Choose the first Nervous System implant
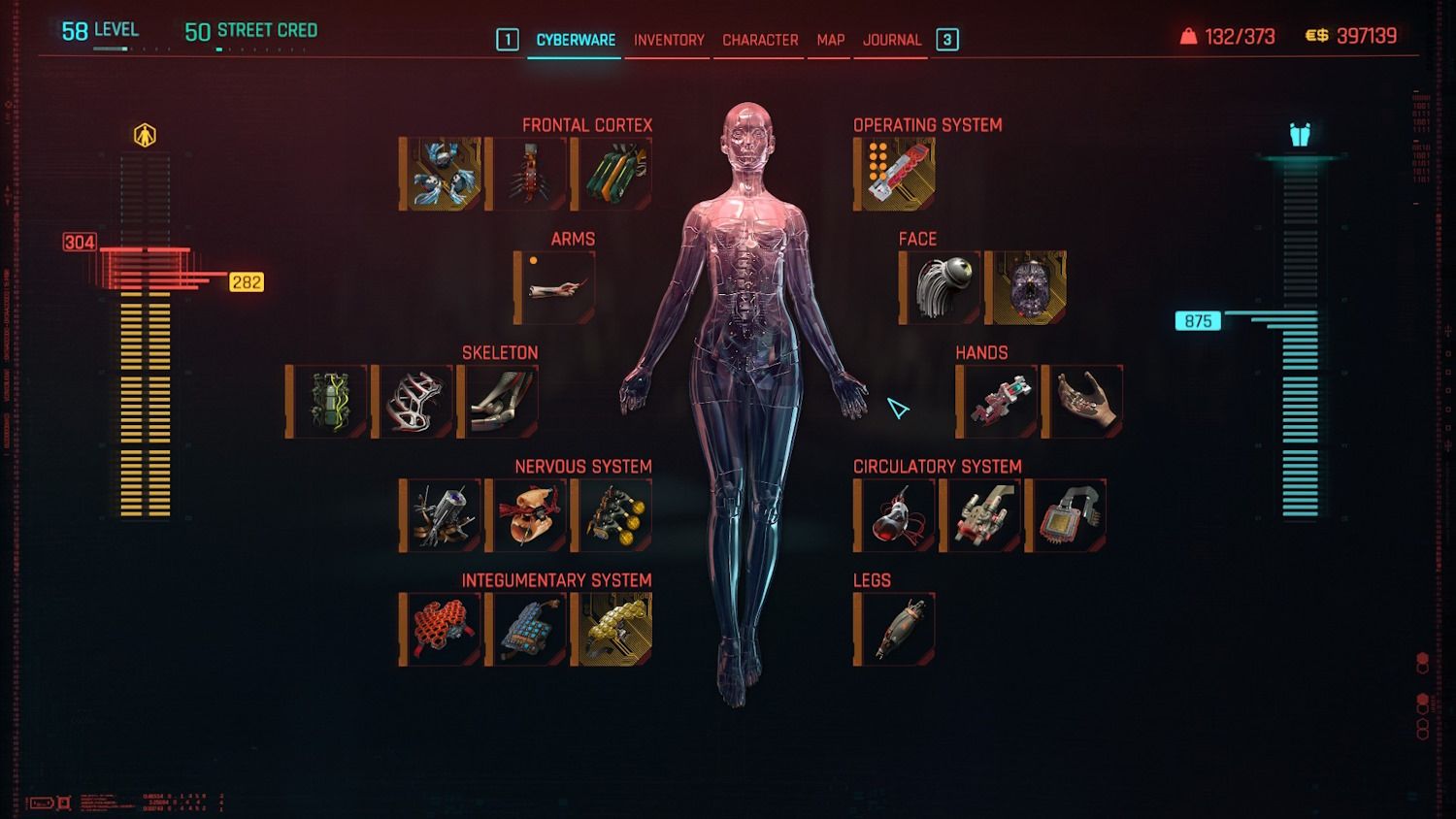The height and width of the screenshot is (819, 1456). (441, 515)
